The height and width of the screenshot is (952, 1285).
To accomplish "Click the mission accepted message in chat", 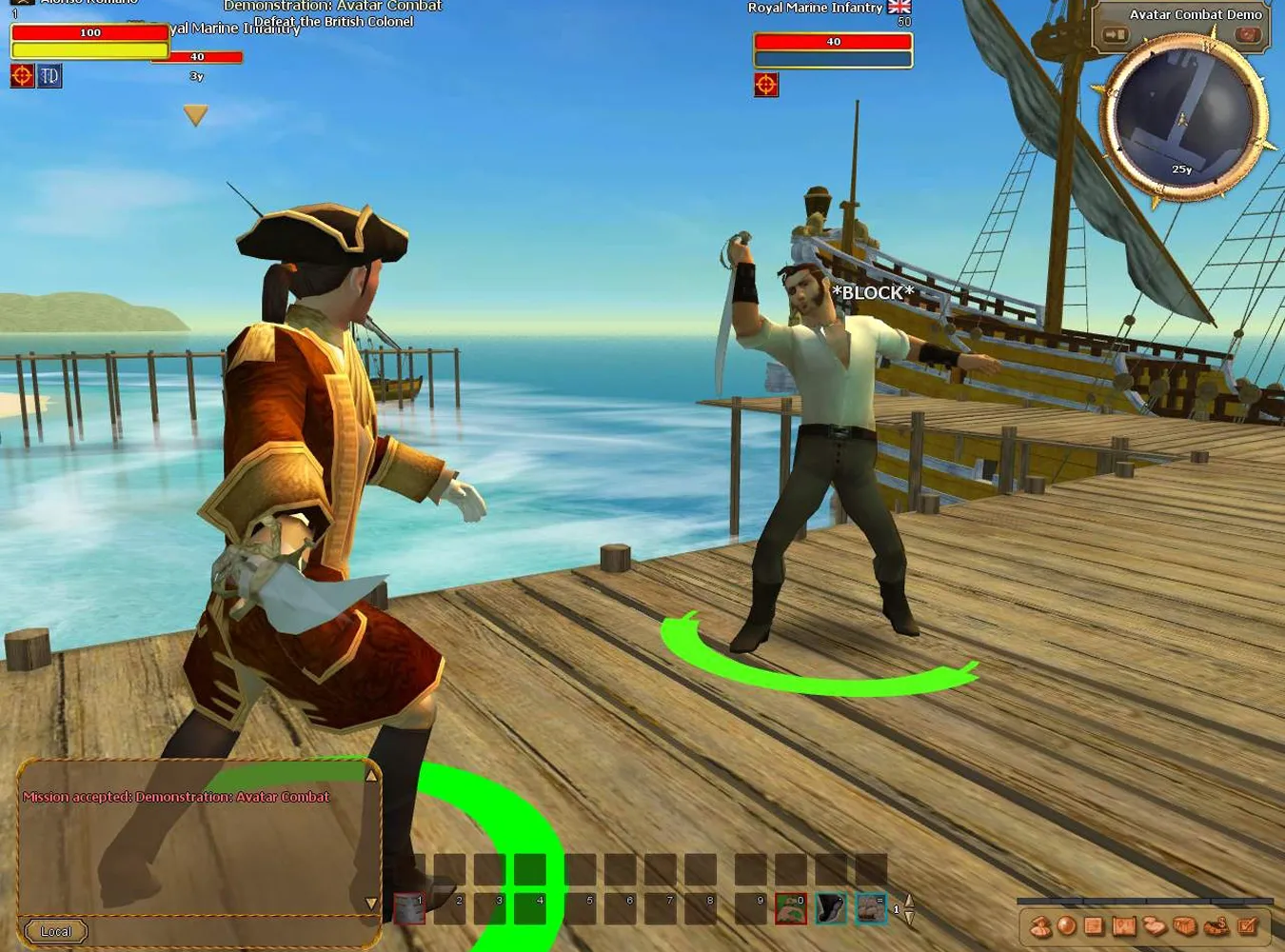I will pyautogui.click(x=177, y=797).
